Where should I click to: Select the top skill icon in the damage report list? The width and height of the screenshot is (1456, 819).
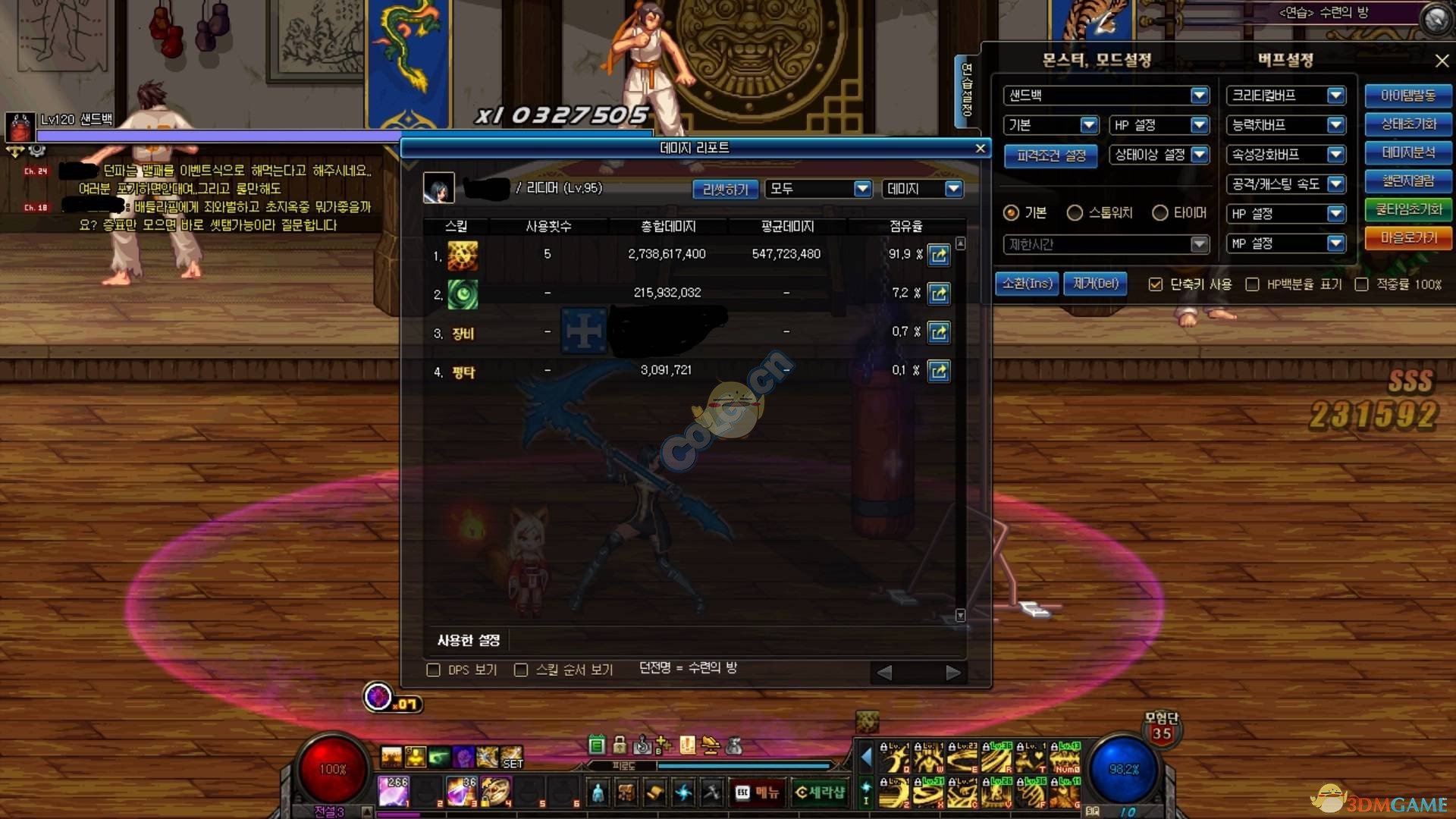(463, 256)
